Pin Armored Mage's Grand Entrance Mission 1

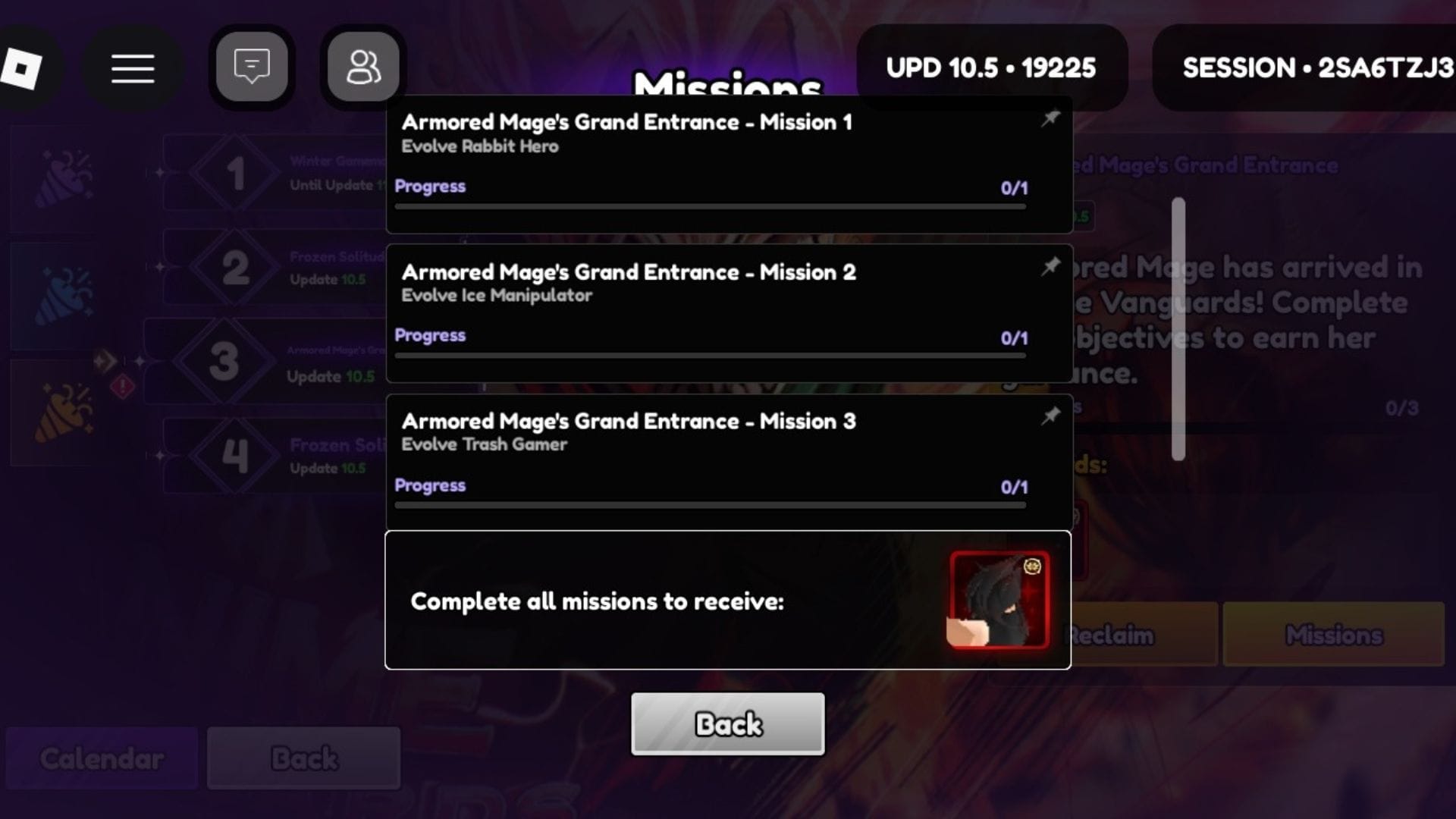1052,119
